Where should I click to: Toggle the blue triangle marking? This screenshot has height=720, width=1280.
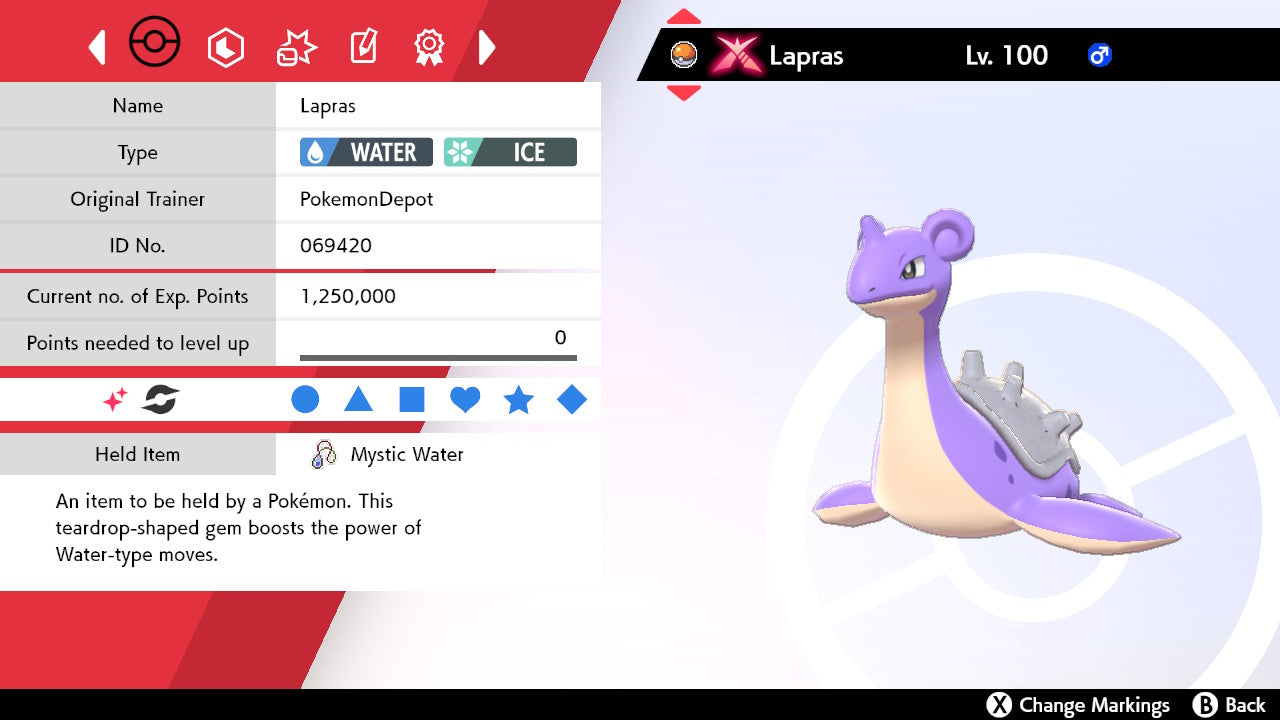358,400
